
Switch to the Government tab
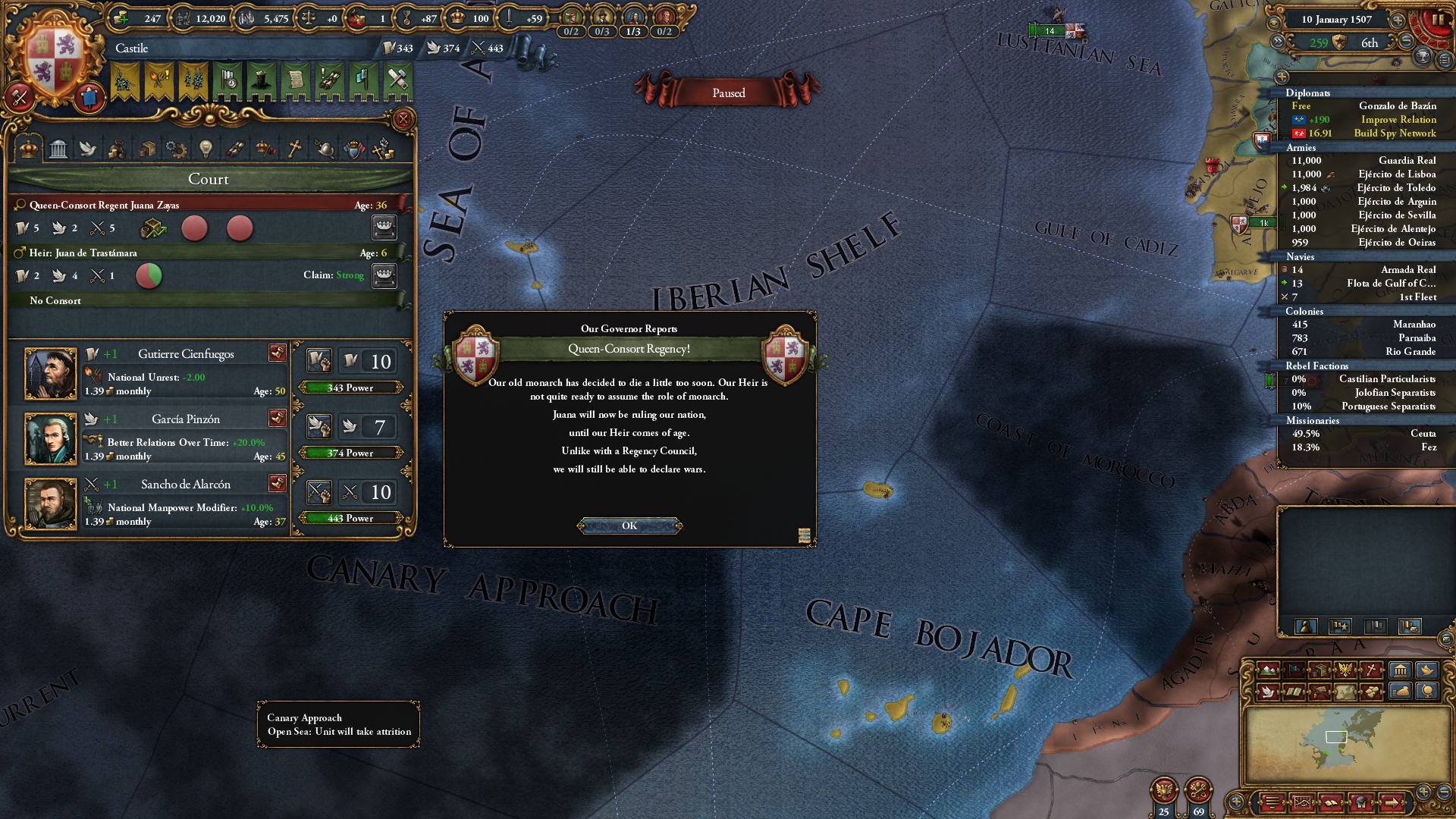pos(58,149)
